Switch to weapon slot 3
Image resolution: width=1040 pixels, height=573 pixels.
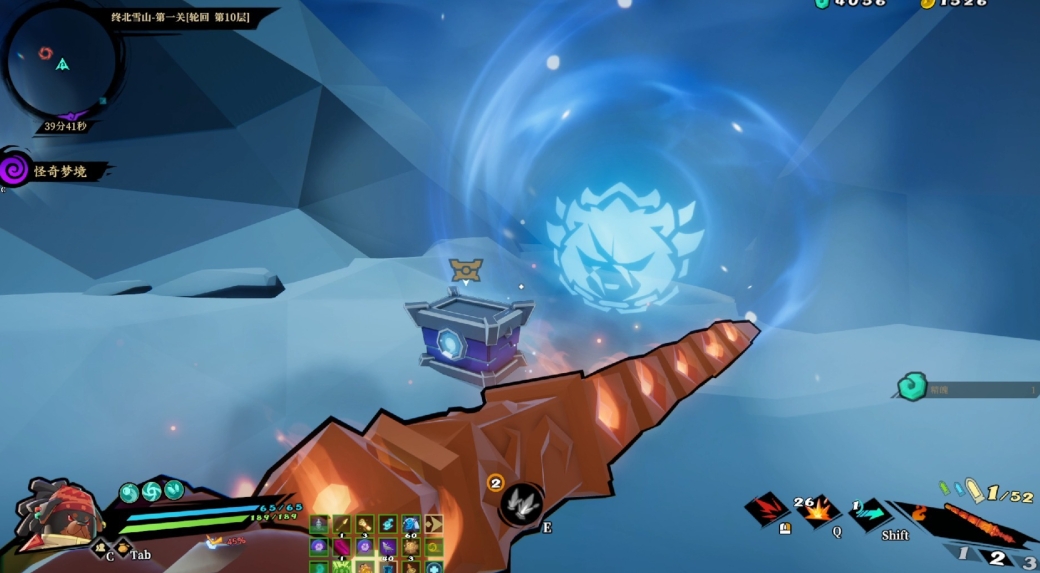[1028, 561]
